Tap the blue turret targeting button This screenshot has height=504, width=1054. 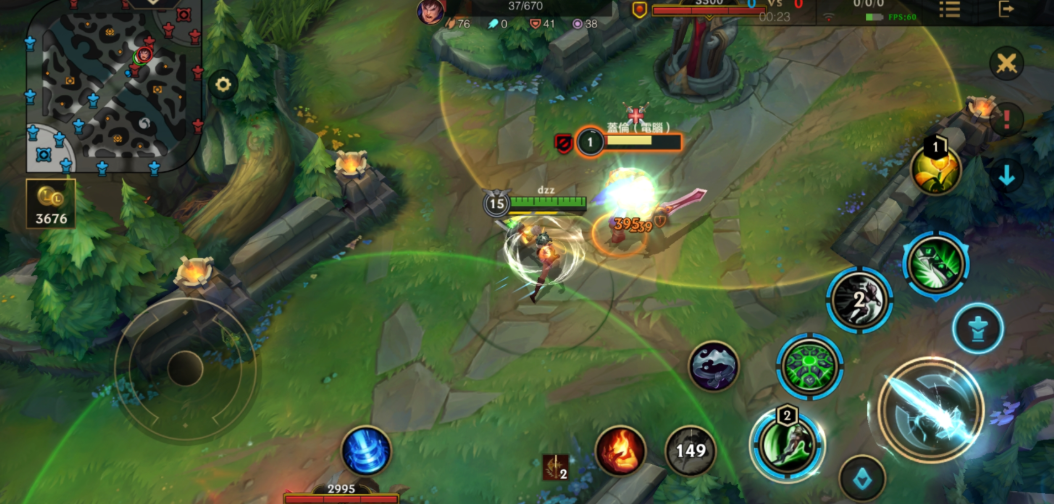(978, 328)
